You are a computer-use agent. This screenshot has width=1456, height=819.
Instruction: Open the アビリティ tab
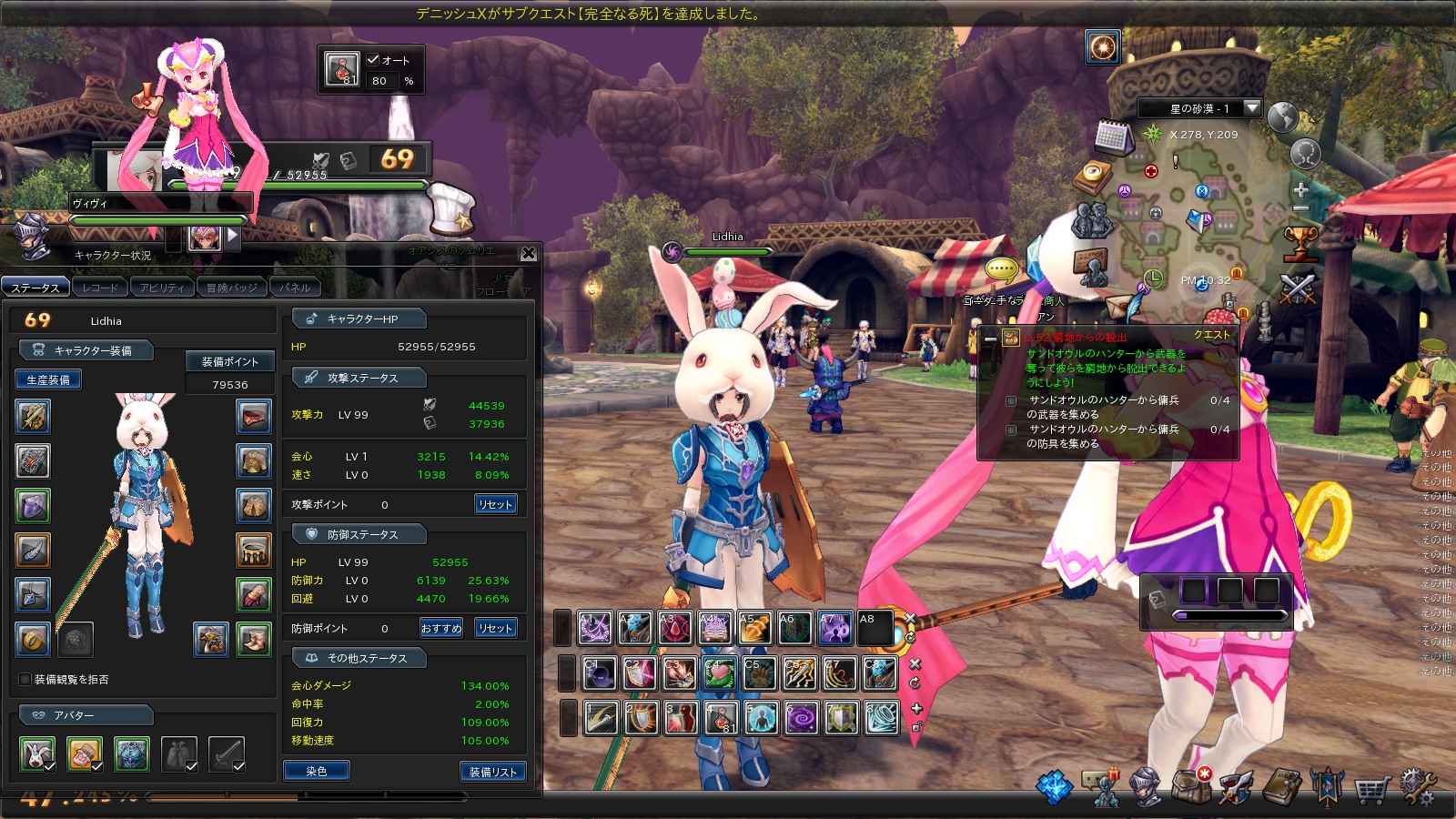tap(162, 288)
